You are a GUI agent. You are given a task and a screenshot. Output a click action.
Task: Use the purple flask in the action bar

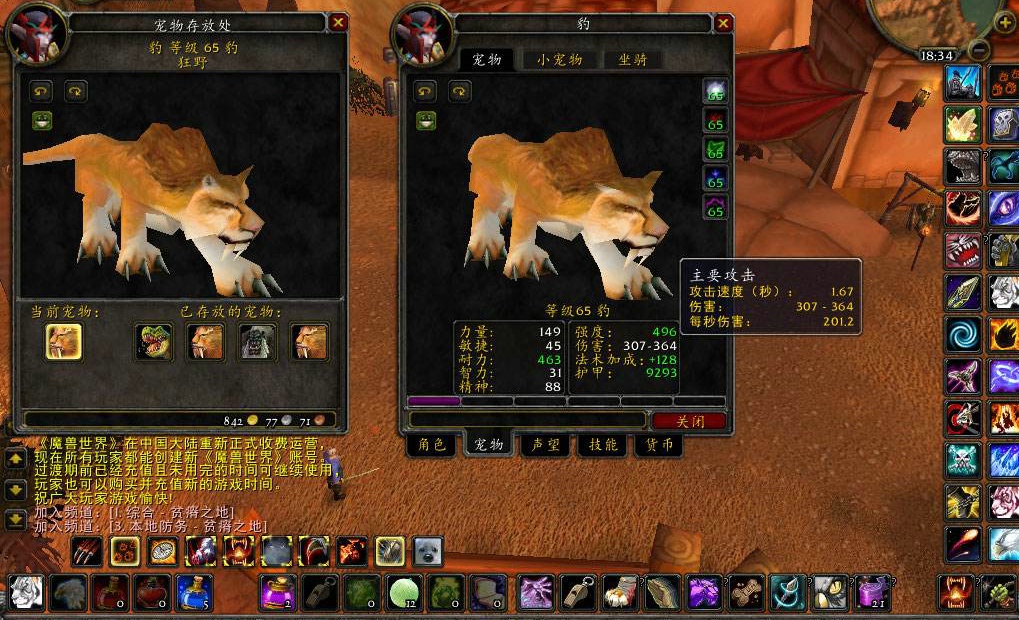[276, 592]
